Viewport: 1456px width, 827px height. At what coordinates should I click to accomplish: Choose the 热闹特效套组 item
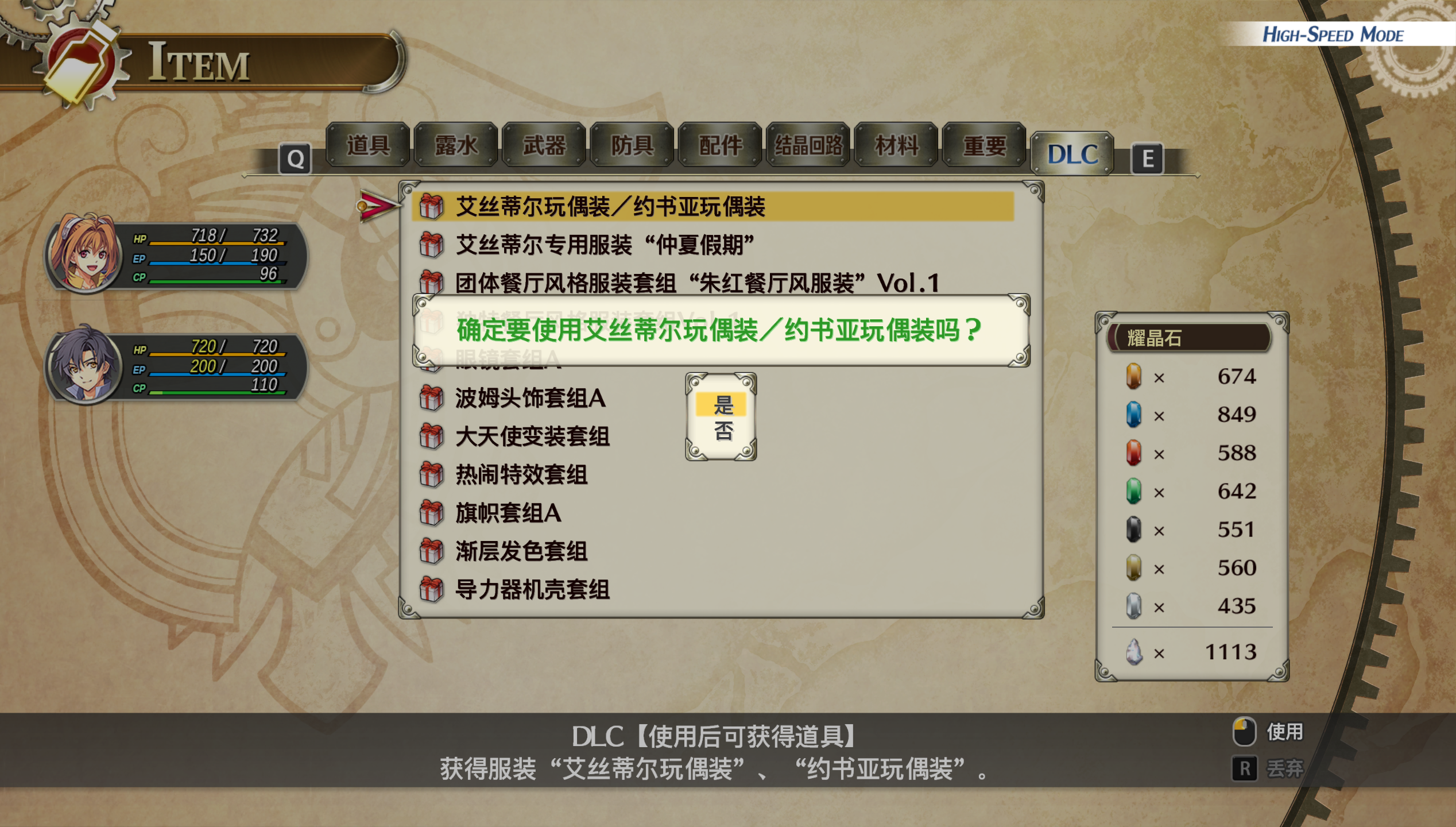521,475
